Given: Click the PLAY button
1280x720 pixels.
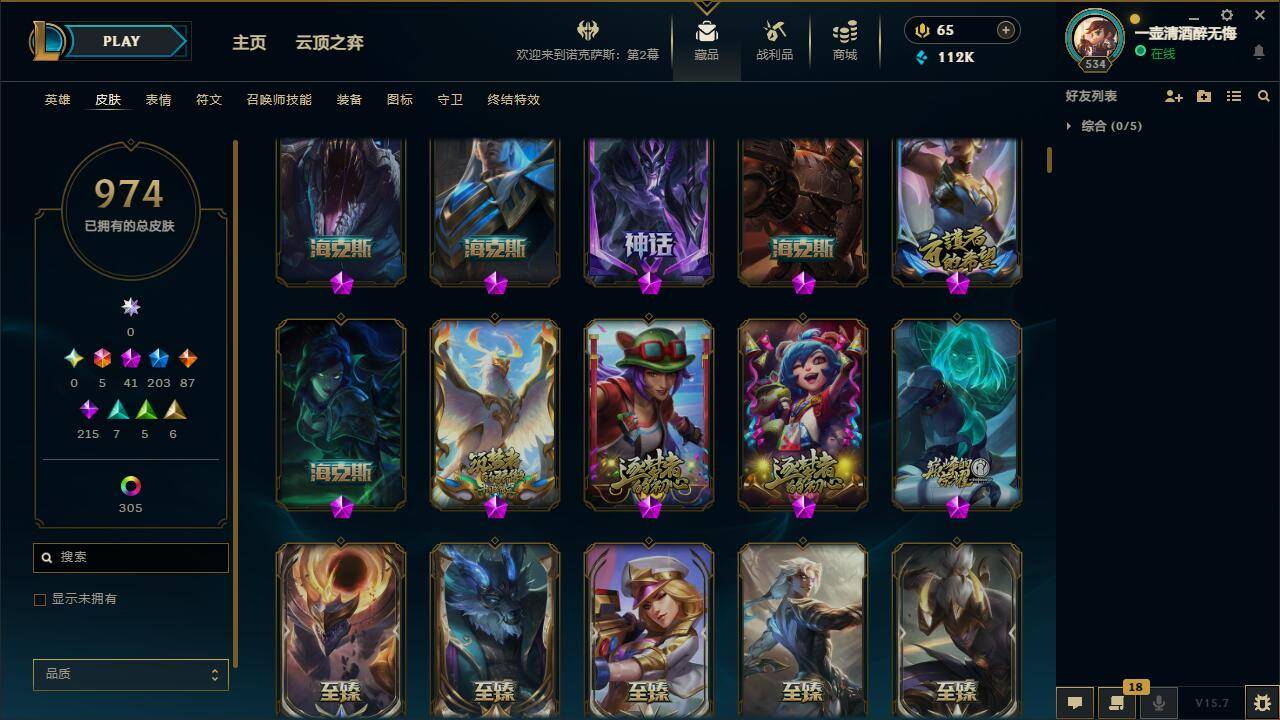Looking at the screenshot, I should tap(122, 41).
